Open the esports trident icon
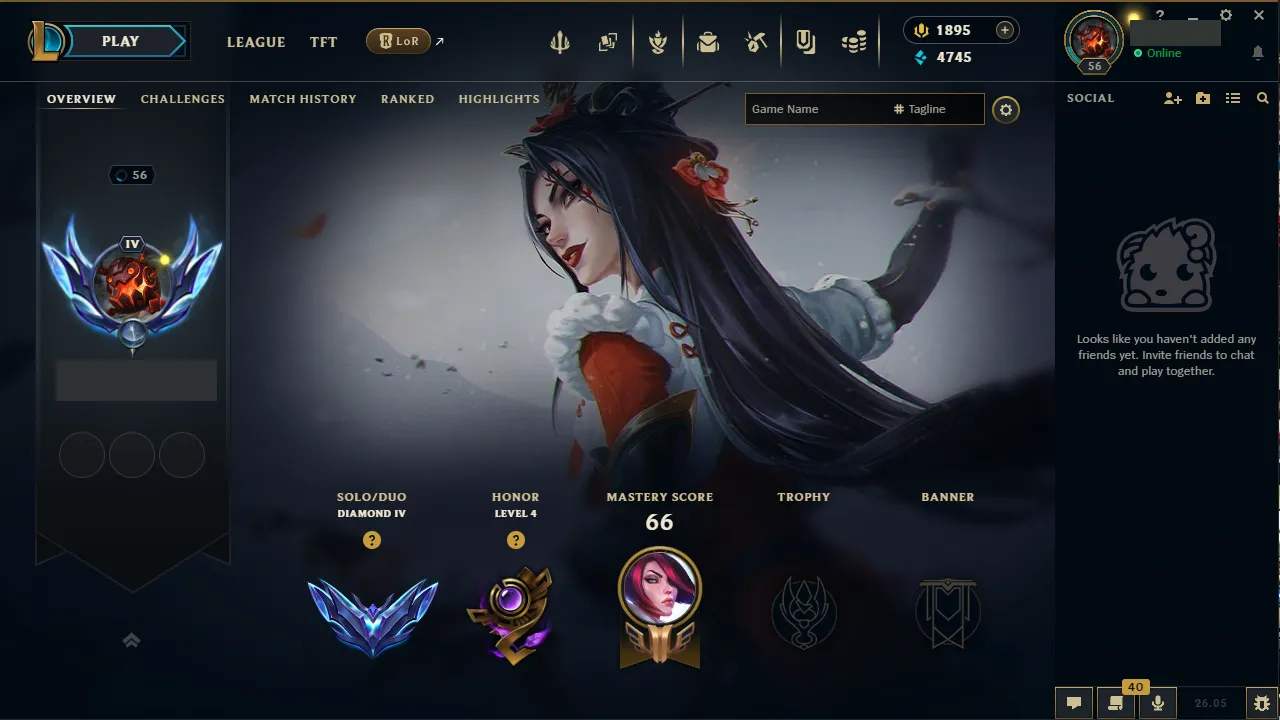This screenshot has width=1280, height=720. [559, 42]
